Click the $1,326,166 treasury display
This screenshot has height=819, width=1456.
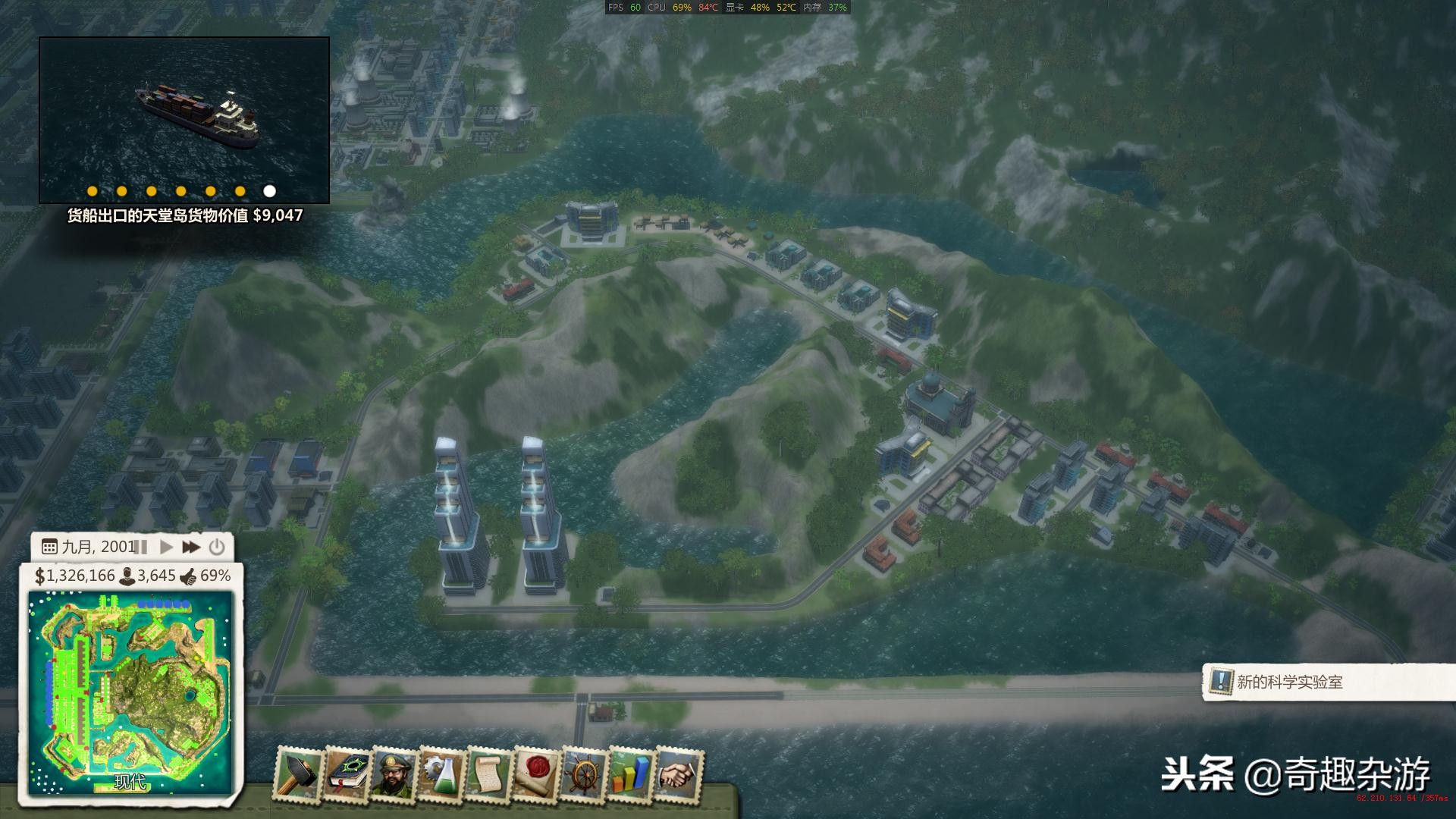74,577
